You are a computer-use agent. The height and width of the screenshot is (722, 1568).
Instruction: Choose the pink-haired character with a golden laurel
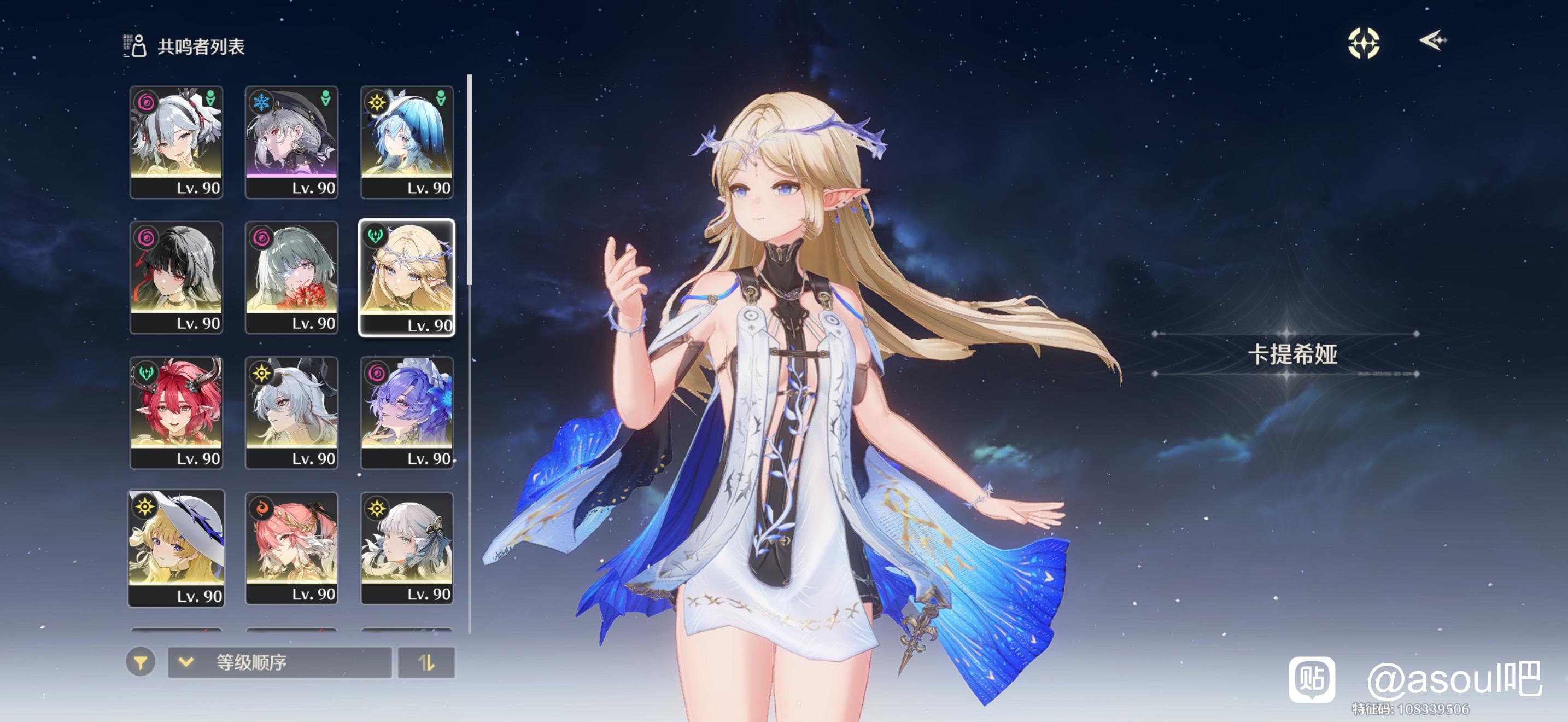291,548
